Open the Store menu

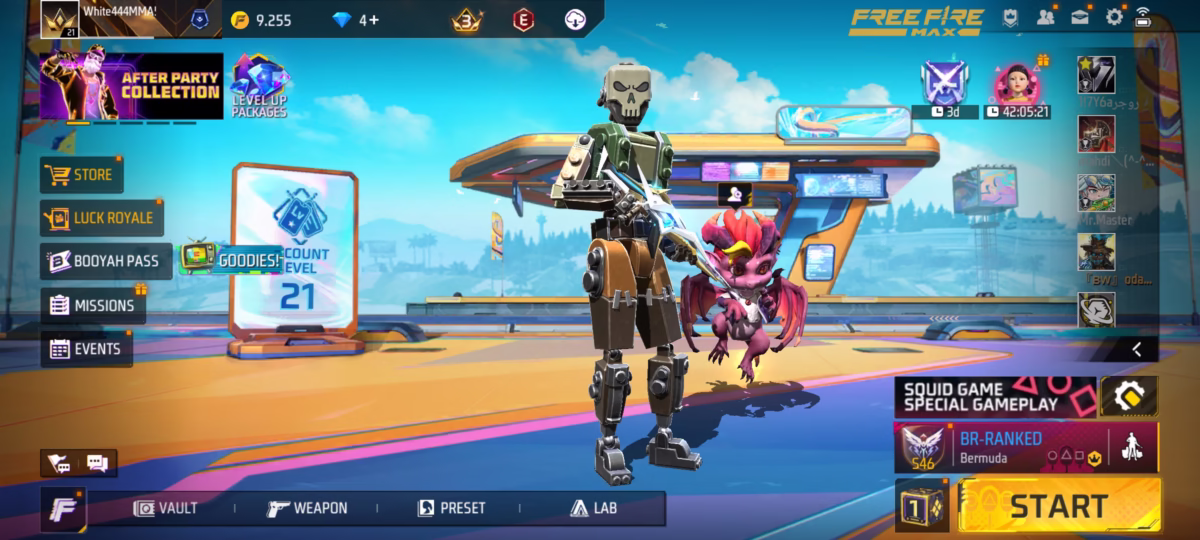click(81, 176)
